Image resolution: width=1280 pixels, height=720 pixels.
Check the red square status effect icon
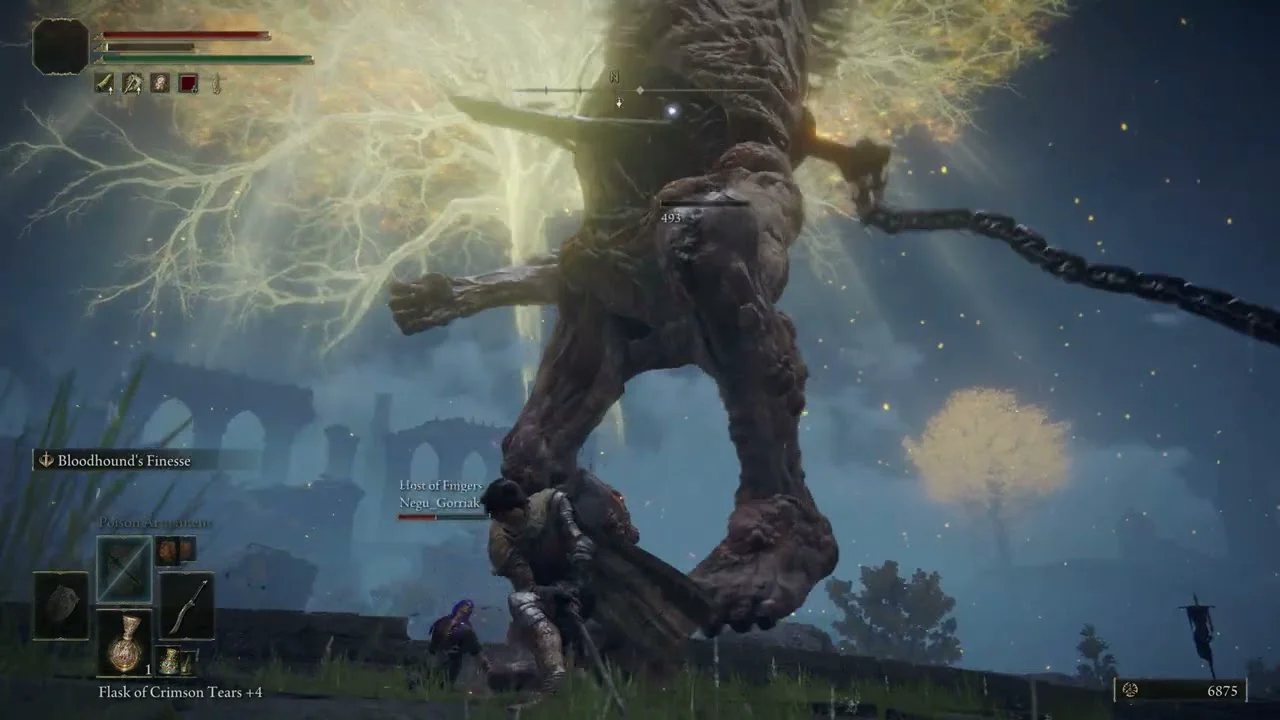(x=188, y=83)
